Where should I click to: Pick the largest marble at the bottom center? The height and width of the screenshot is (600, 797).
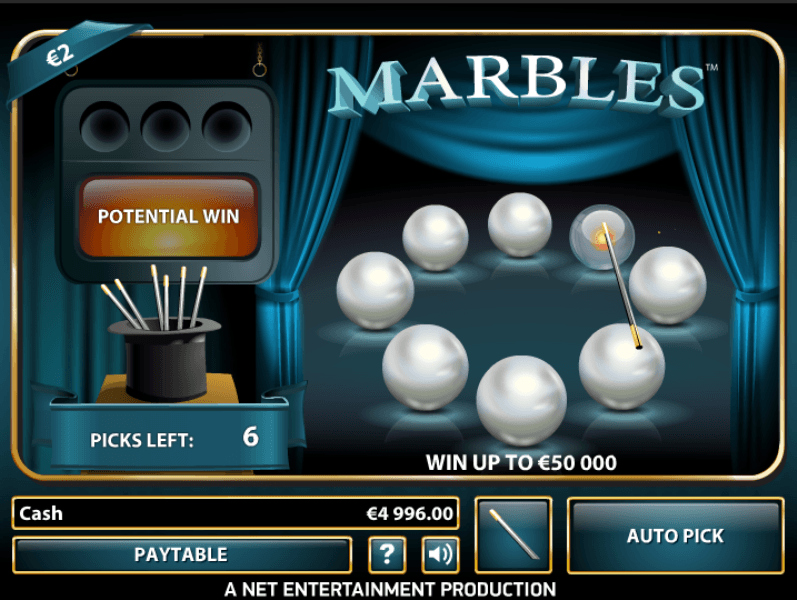521,400
